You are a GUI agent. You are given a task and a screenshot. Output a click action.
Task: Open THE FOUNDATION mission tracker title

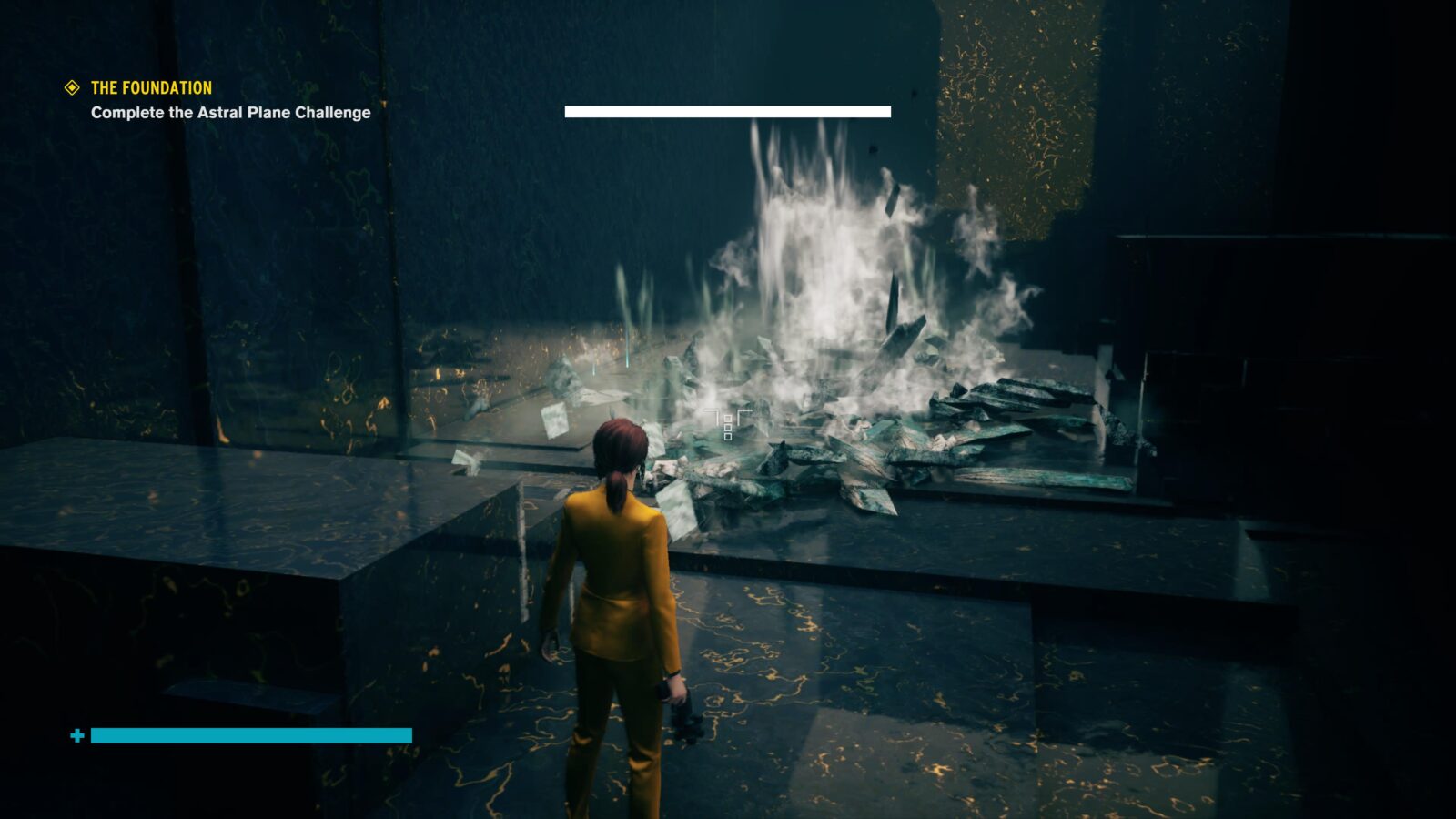tap(151, 88)
